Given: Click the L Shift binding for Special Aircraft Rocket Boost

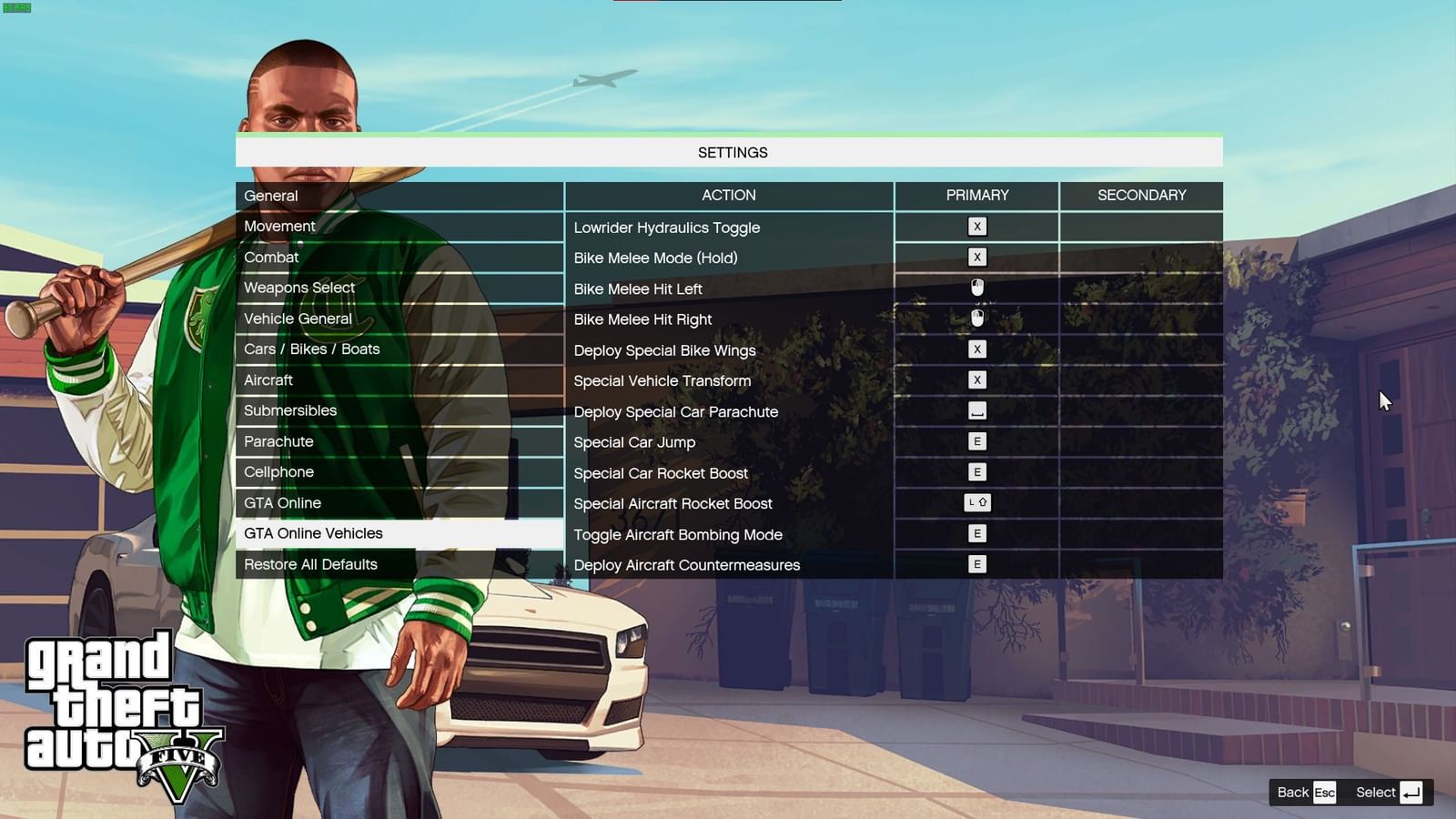Looking at the screenshot, I should tap(976, 503).
